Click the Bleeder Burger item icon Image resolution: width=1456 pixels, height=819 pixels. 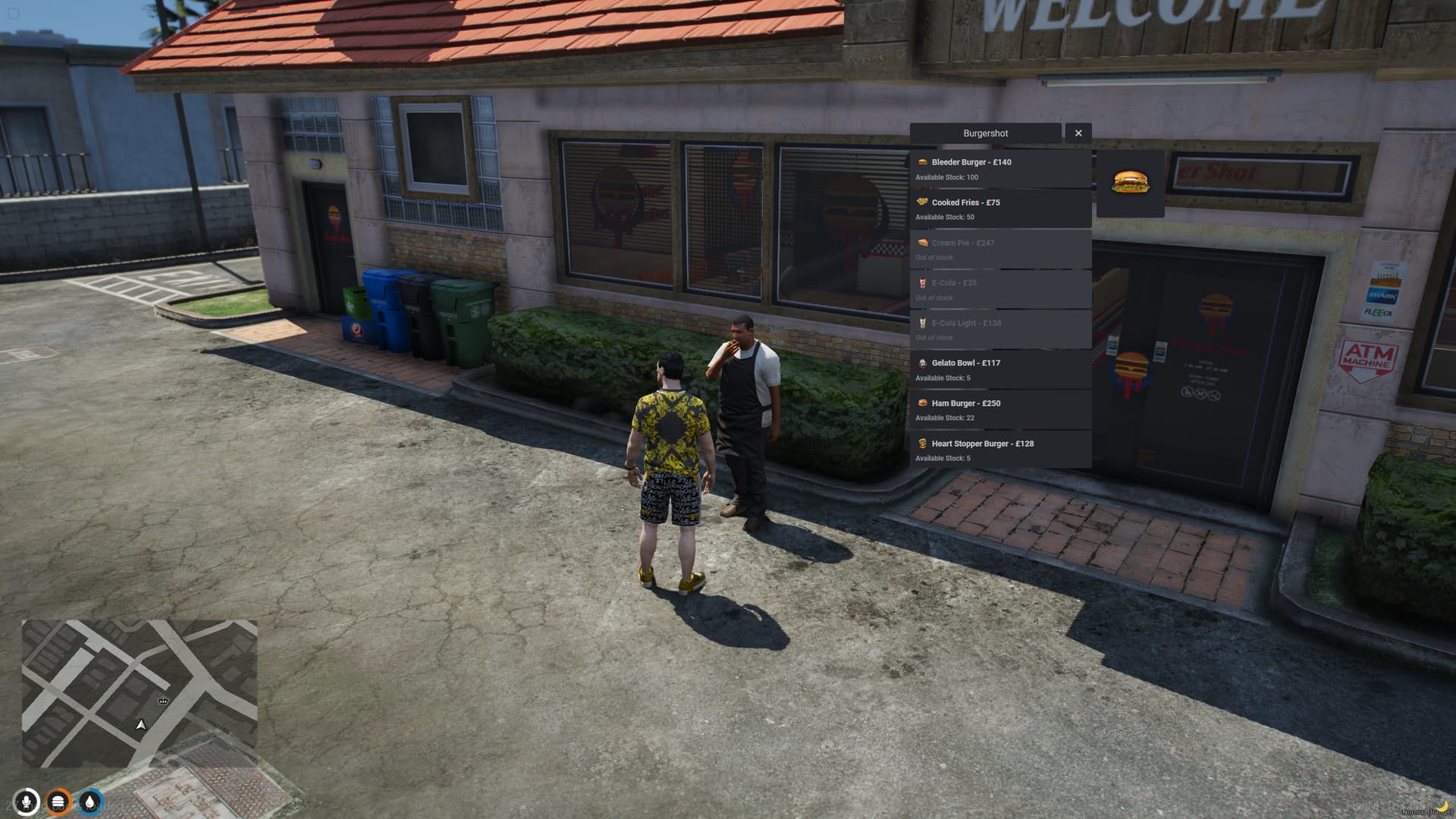(x=922, y=162)
